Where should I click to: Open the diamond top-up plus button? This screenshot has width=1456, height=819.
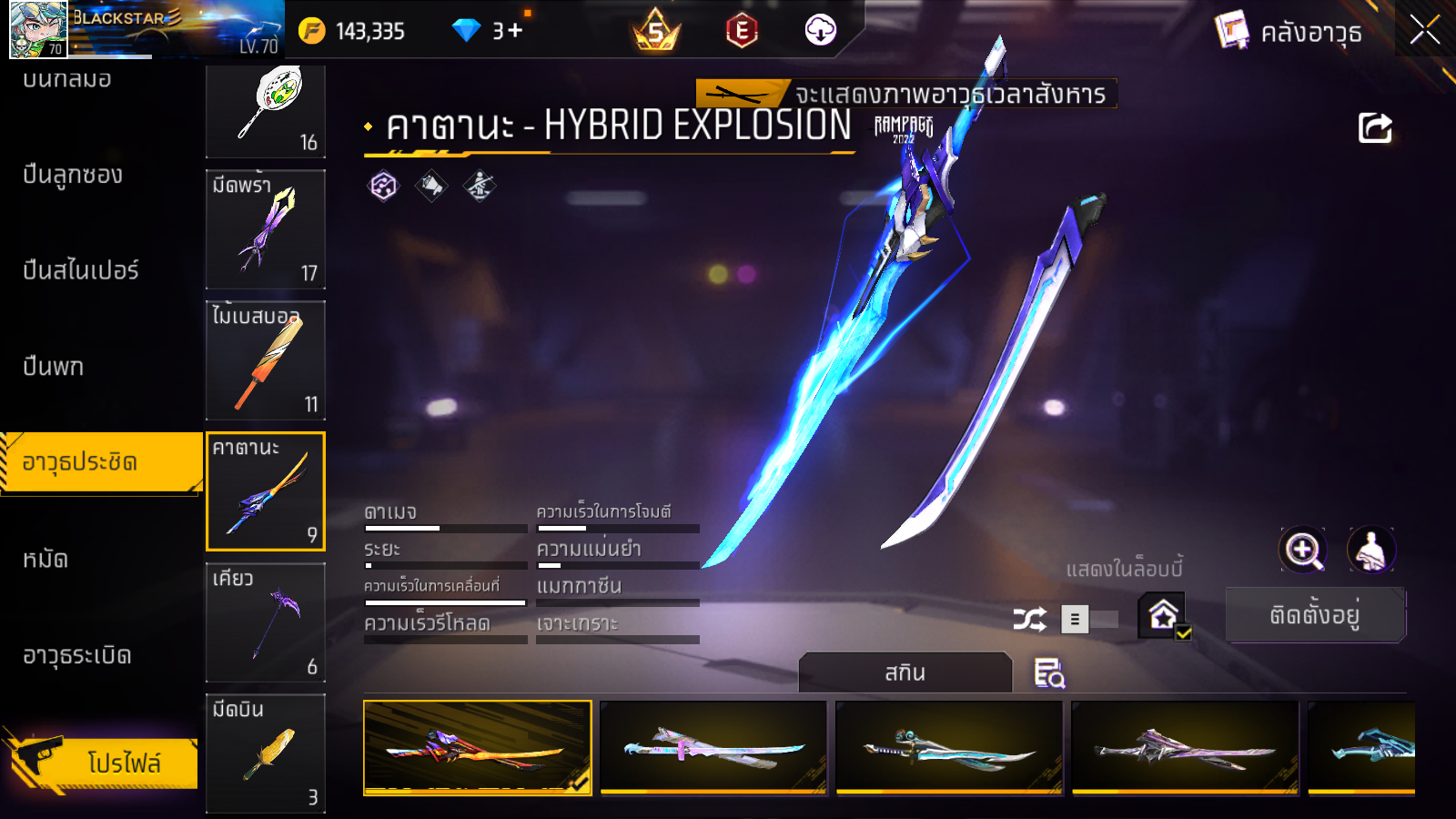pos(515,31)
